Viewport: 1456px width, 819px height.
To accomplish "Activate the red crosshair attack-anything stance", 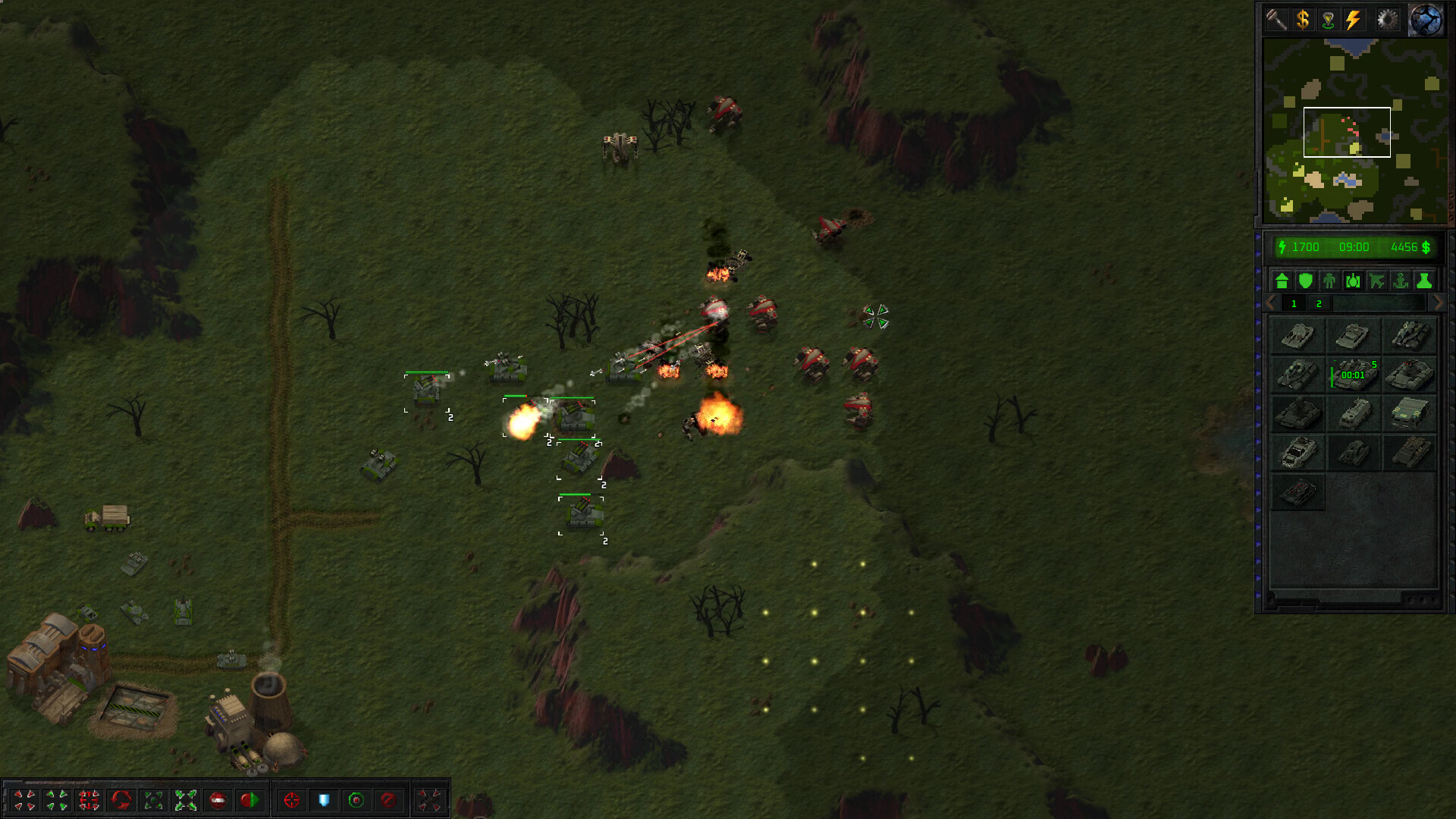I will 291,800.
